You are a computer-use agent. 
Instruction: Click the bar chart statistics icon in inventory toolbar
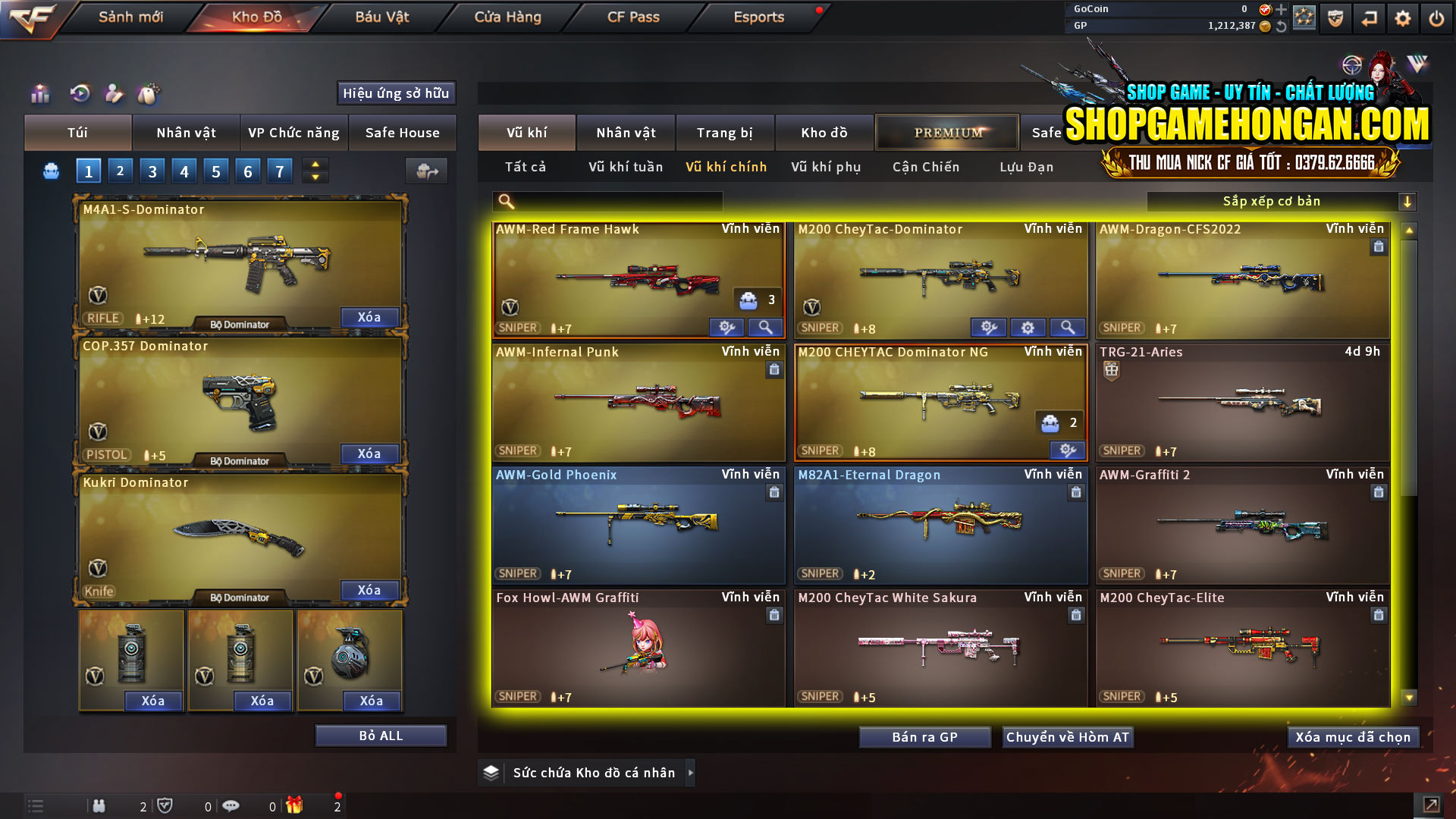coord(39,93)
